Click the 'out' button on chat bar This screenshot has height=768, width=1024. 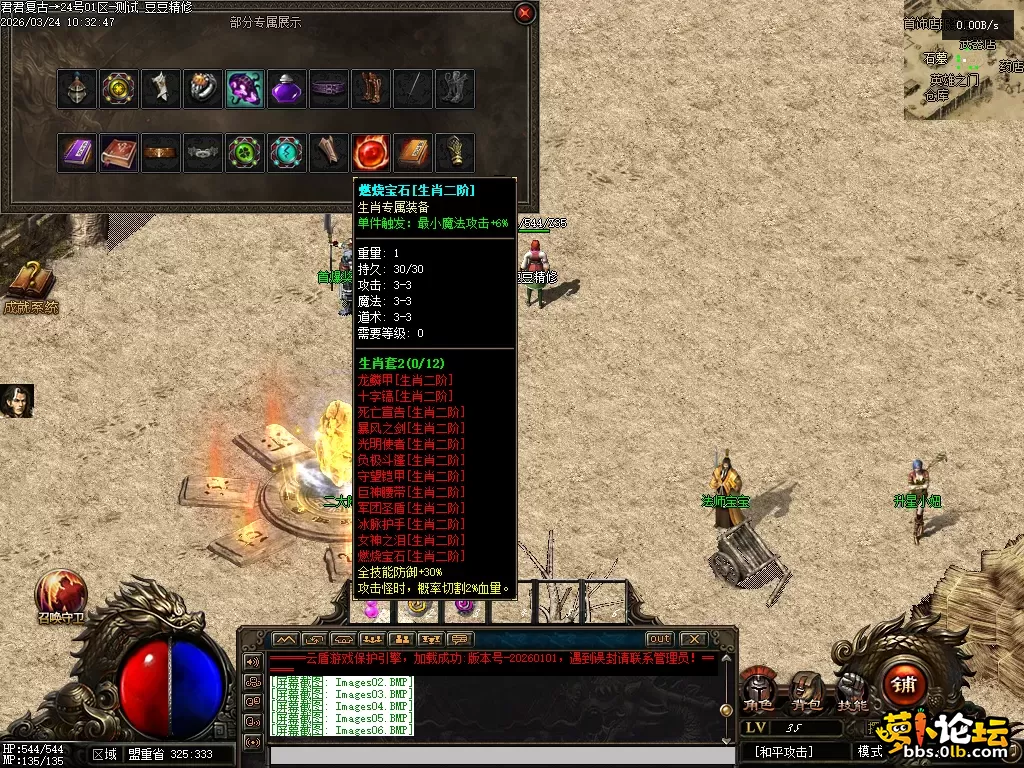659,639
